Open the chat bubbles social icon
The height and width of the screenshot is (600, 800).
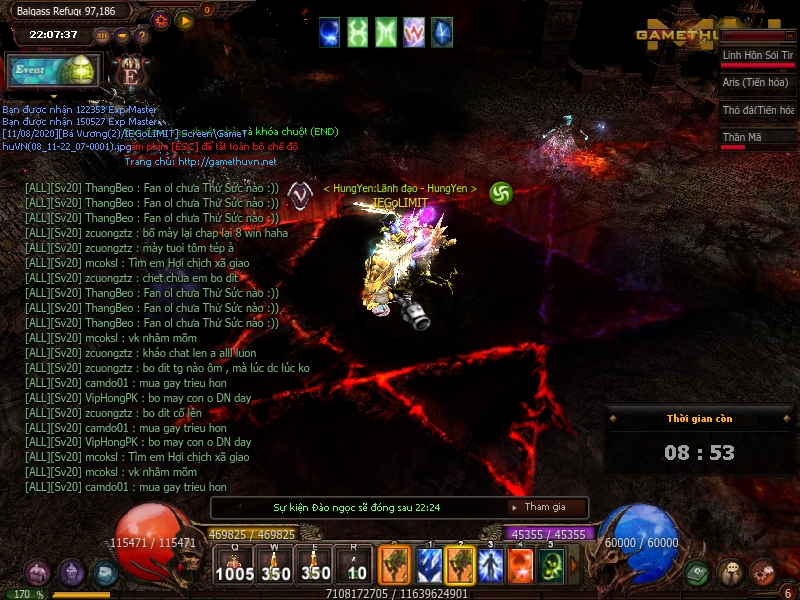[x=731, y=572]
